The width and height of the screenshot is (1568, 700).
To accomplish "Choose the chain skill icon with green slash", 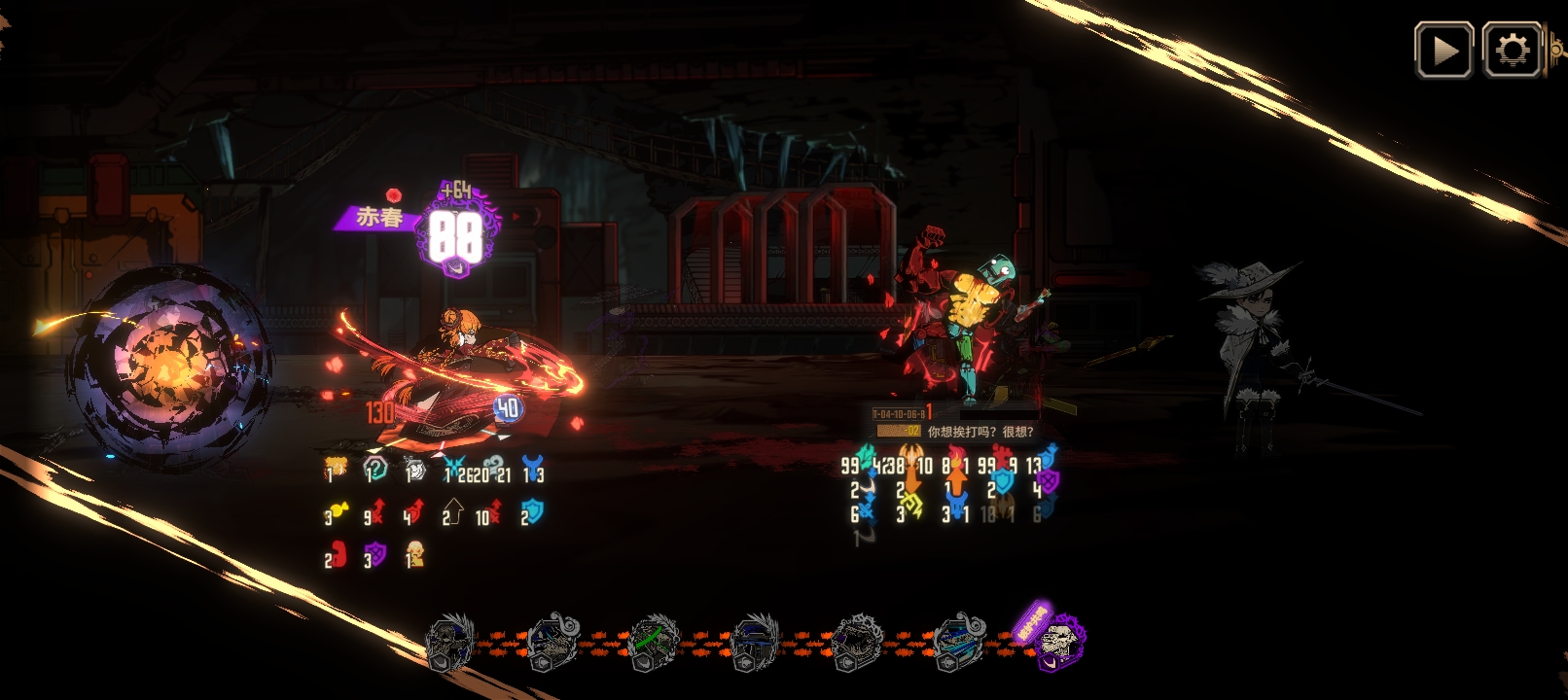I will [654, 642].
